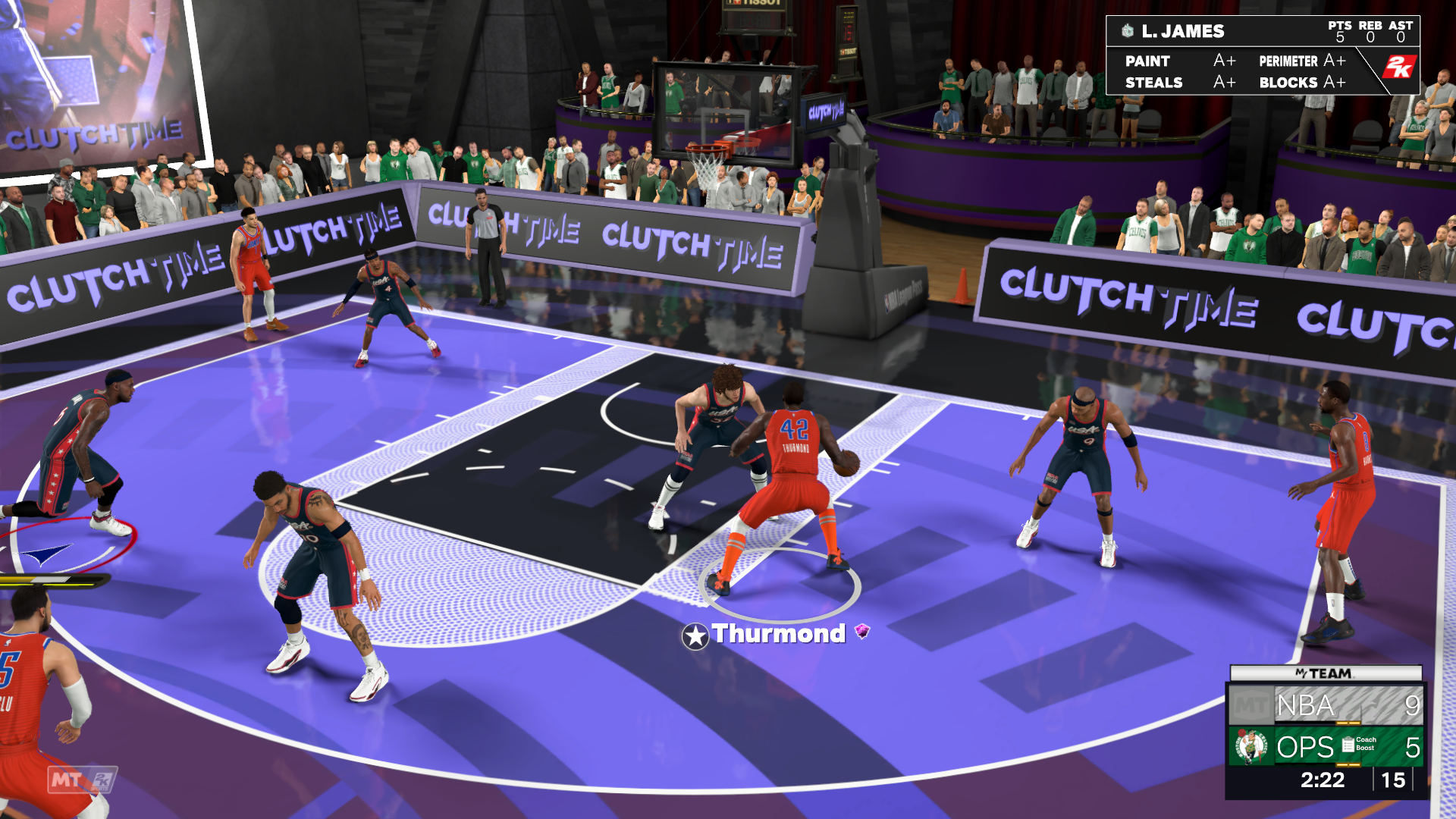Viewport: 1456px width, 819px height.
Task: Select the Thurmond player name indicator
Action: [x=777, y=634]
